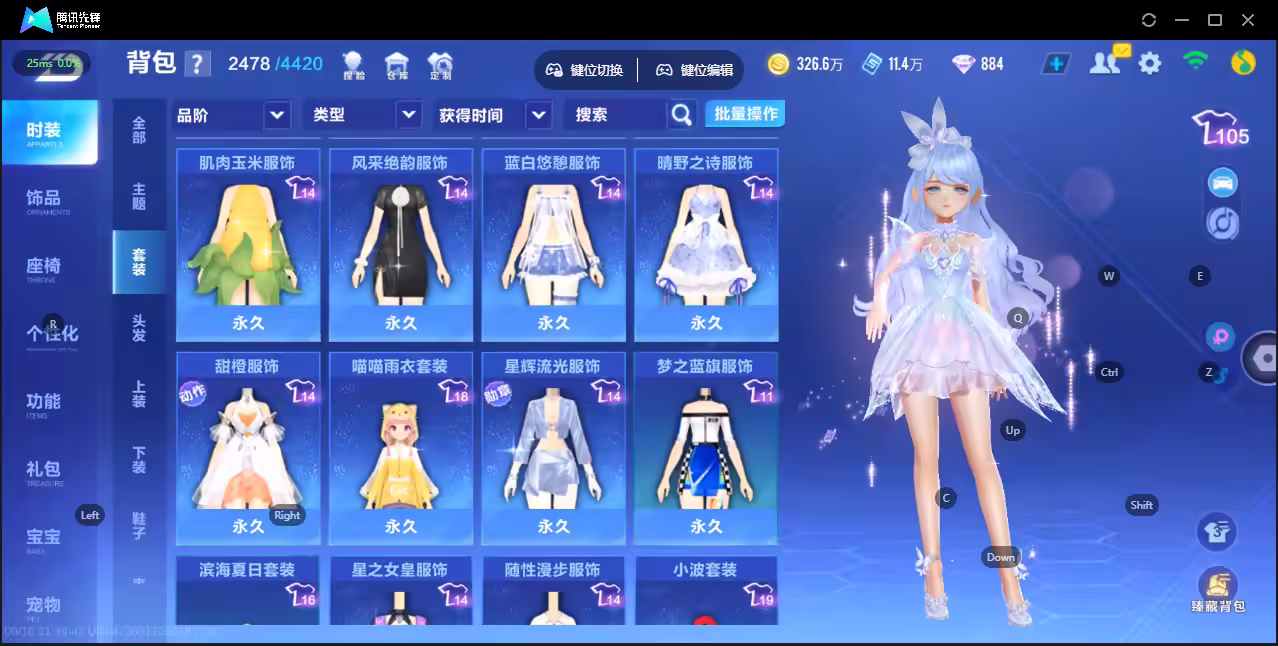The image size is (1278, 646).
Task: Click the 搜索 search field
Action: 615,115
